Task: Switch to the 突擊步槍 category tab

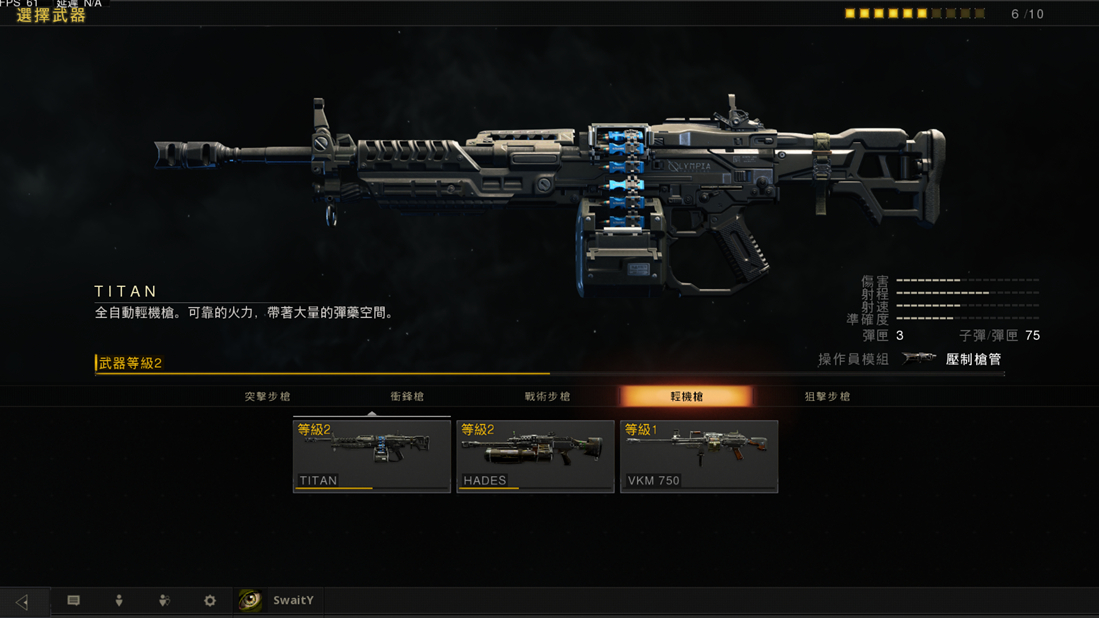Action: [x=267, y=397]
